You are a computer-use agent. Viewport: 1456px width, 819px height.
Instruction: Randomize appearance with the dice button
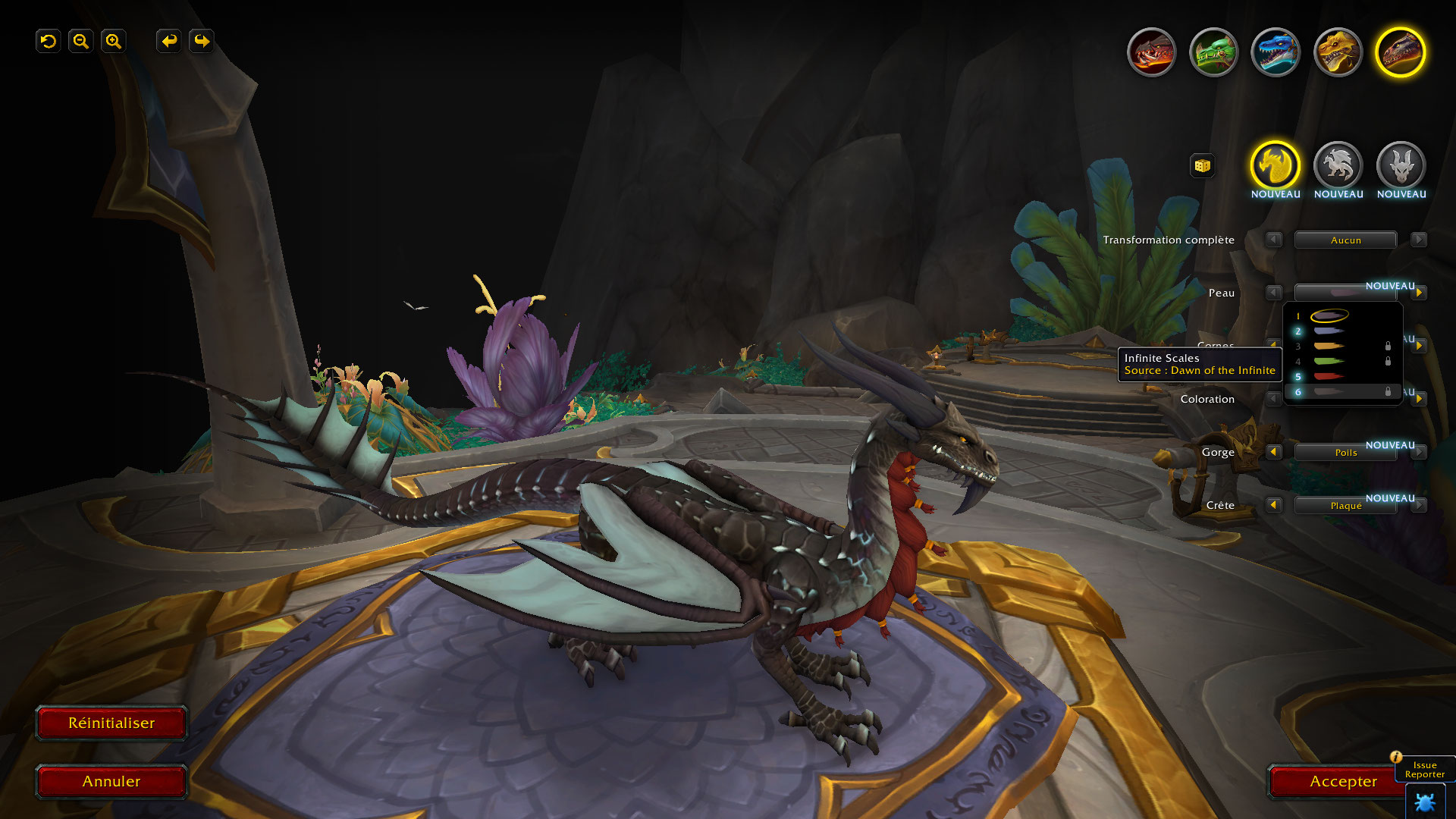(1202, 165)
